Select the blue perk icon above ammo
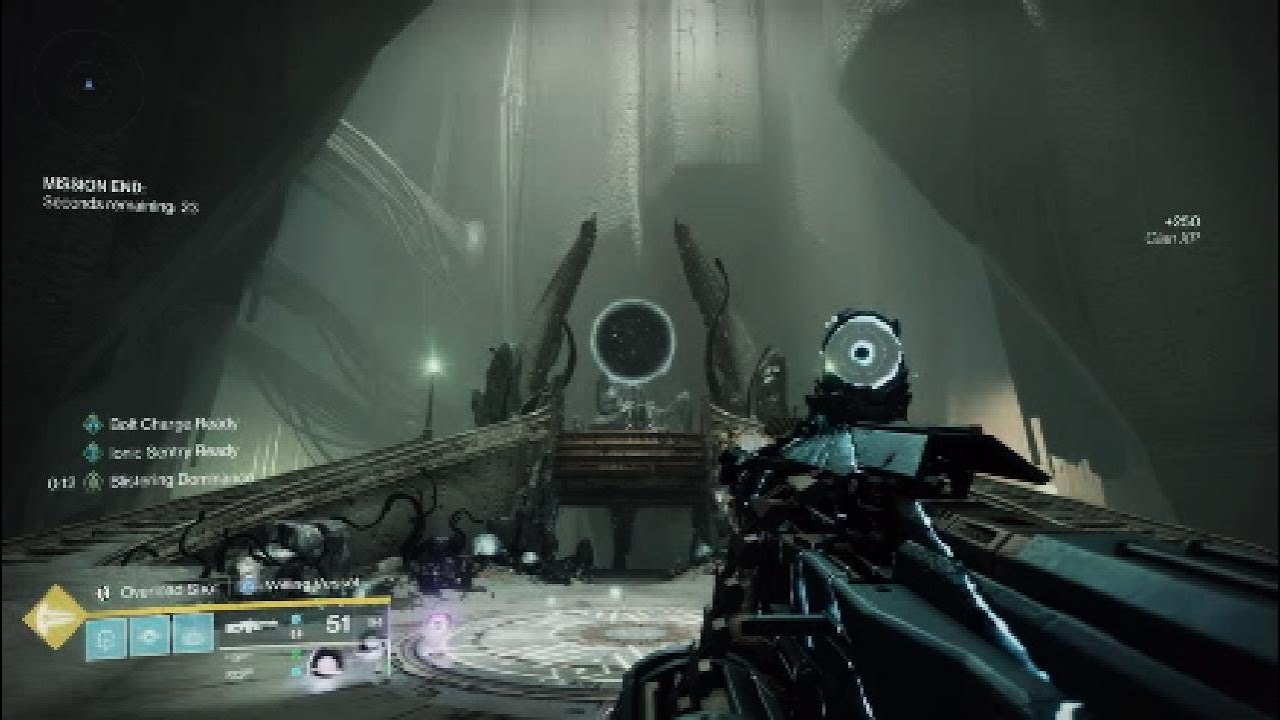This screenshot has width=1280, height=720. pos(246,588)
